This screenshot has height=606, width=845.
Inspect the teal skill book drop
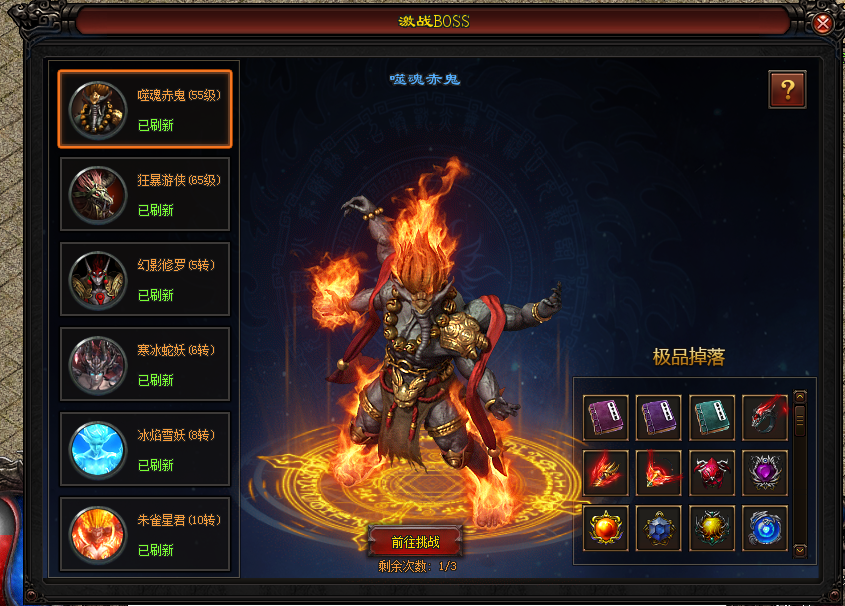712,417
